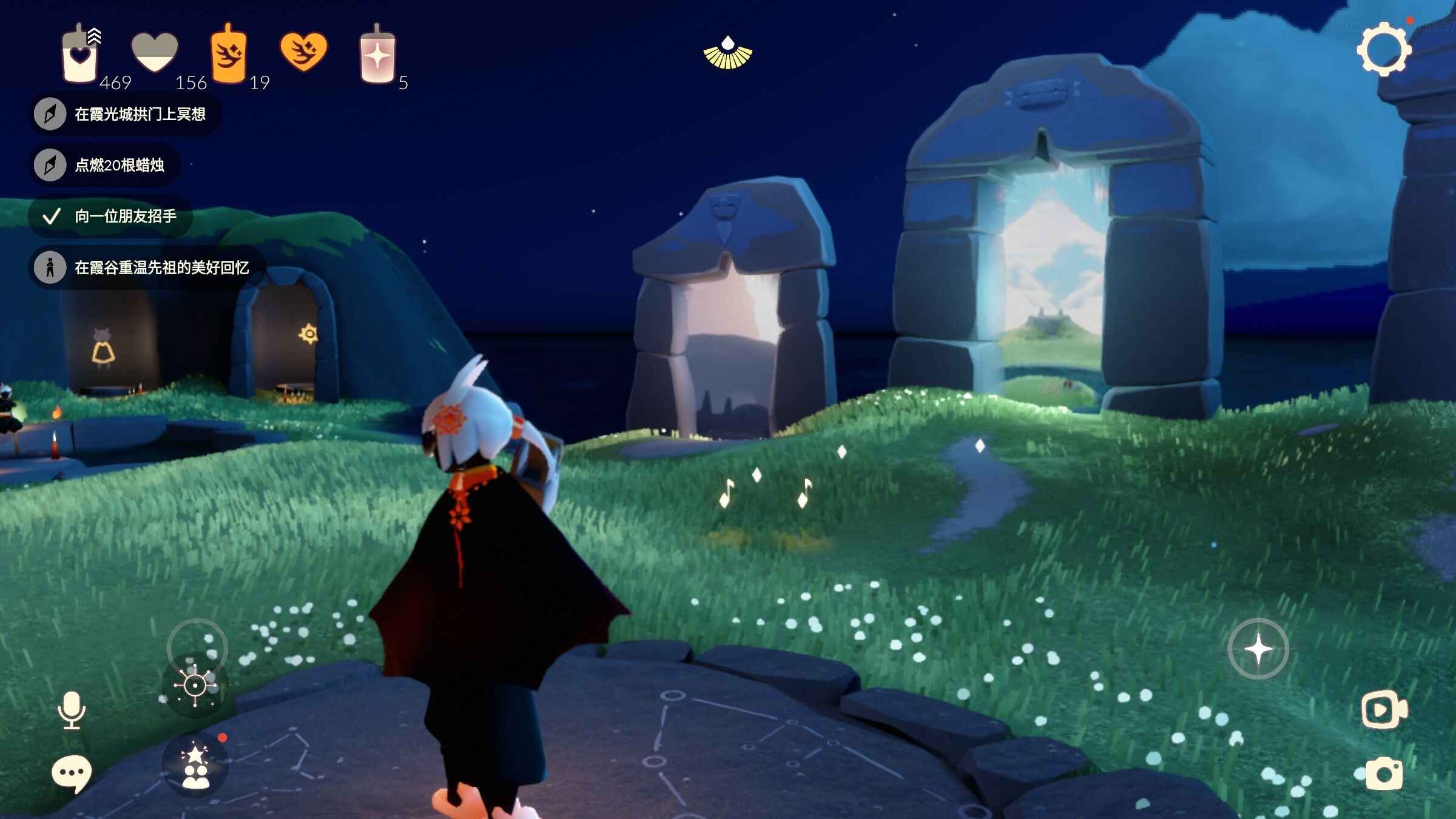The height and width of the screenshot is (819, 1456).
Task: Open the friends star constellation button
Action: coord(195,766)
